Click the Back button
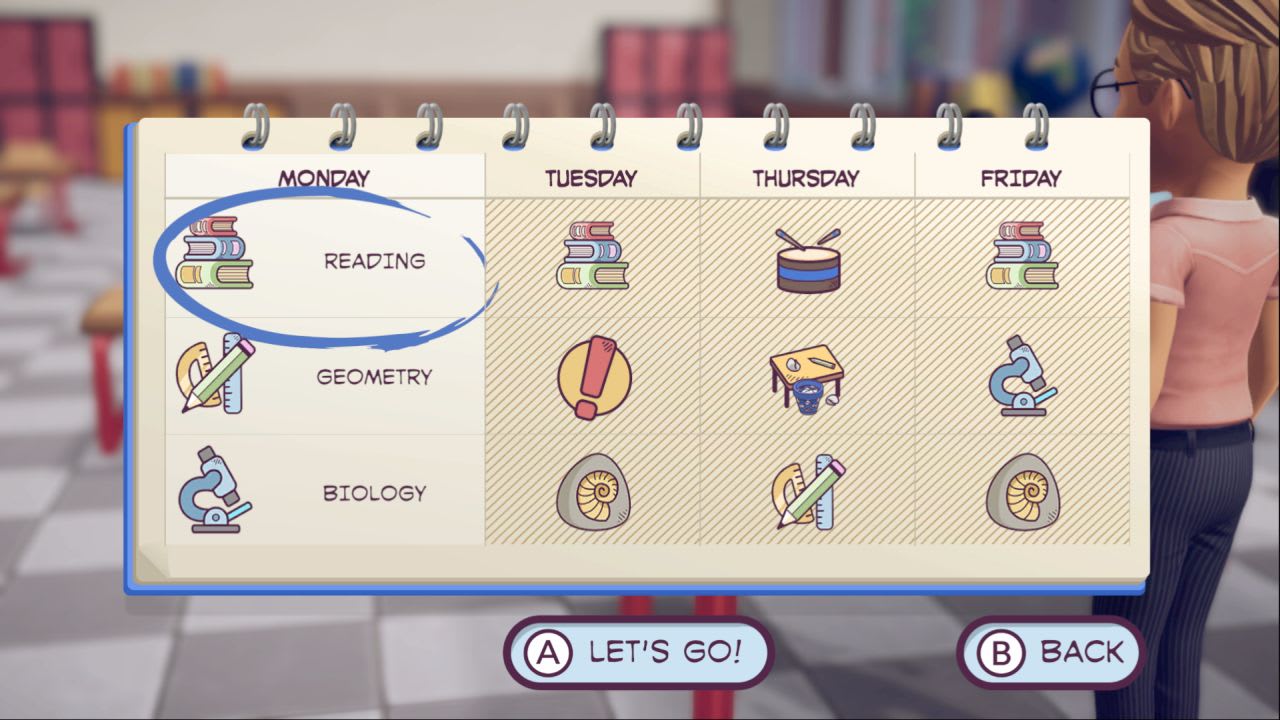This screenshot has width=1280, height=720. click(x=1049, y=651)
